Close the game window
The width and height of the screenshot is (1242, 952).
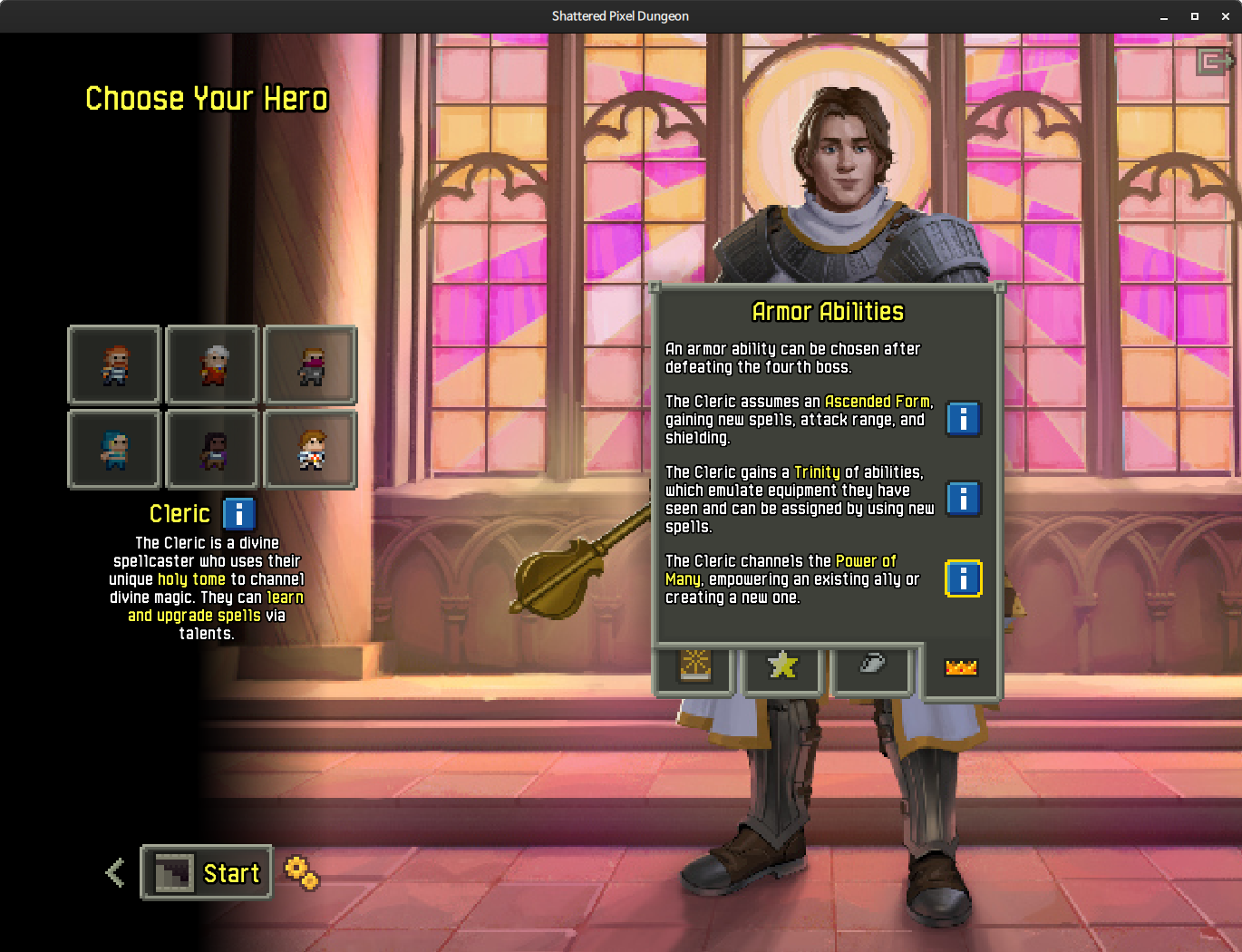(1225, 16)
